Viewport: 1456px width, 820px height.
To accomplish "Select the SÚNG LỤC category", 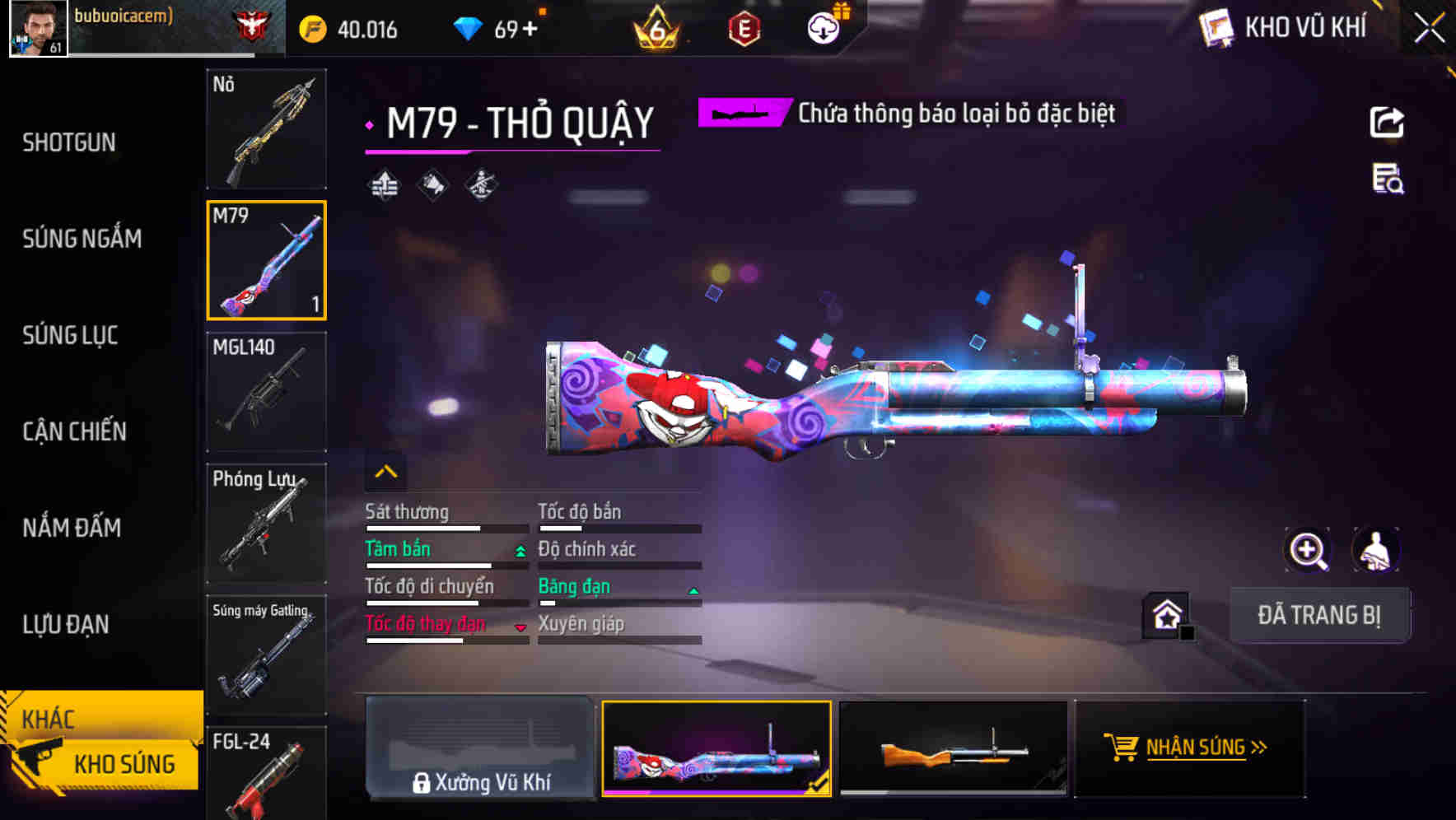I will click(x=70, y=335).
